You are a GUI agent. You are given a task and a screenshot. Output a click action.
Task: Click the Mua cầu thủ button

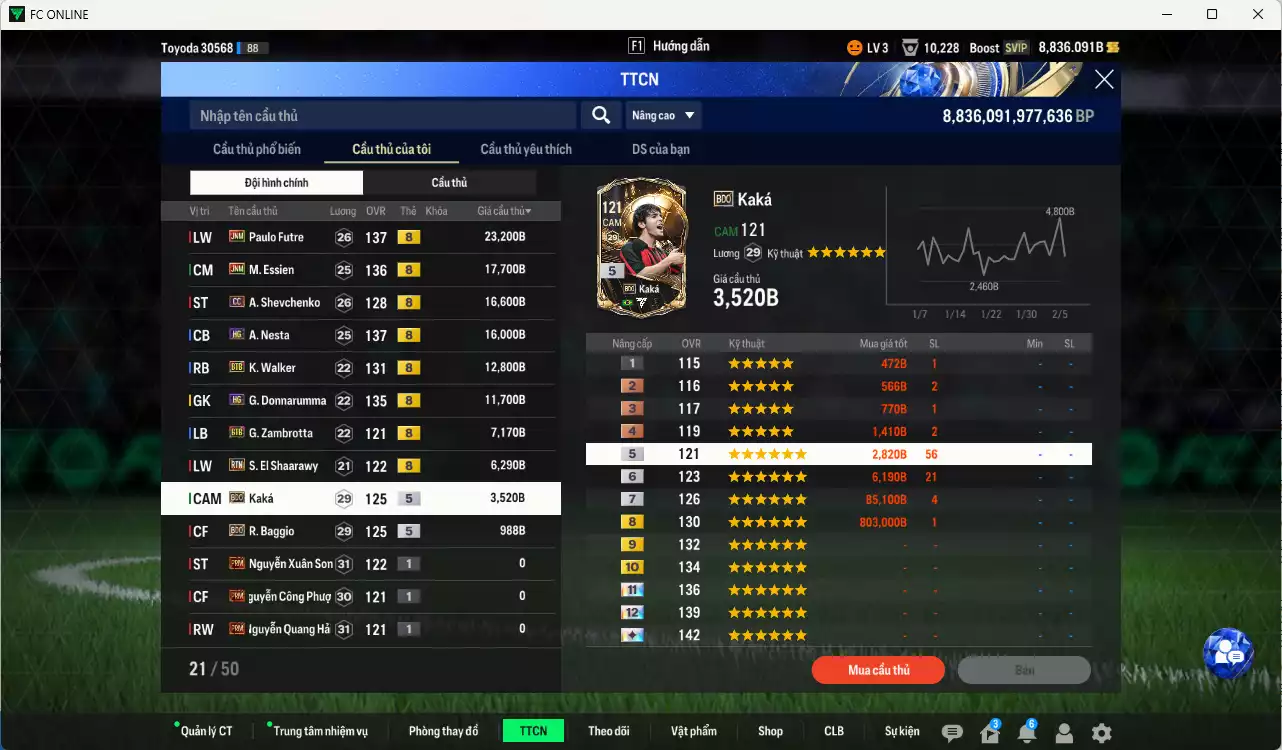click(x=878, y=670)
